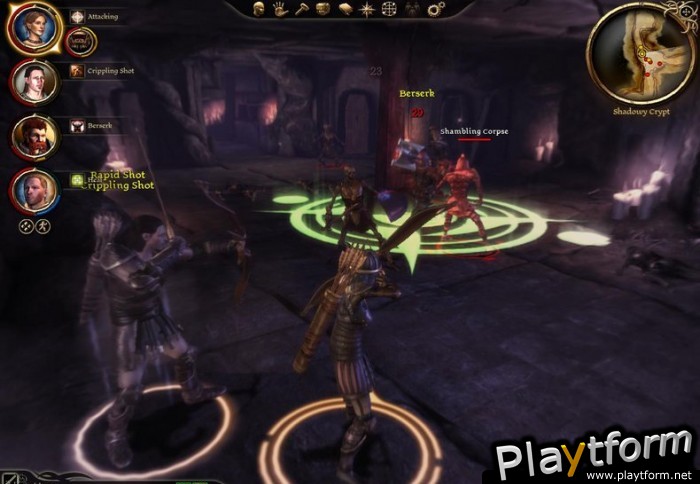Select the bearded blond man's portrait

[x=34, y=189]
